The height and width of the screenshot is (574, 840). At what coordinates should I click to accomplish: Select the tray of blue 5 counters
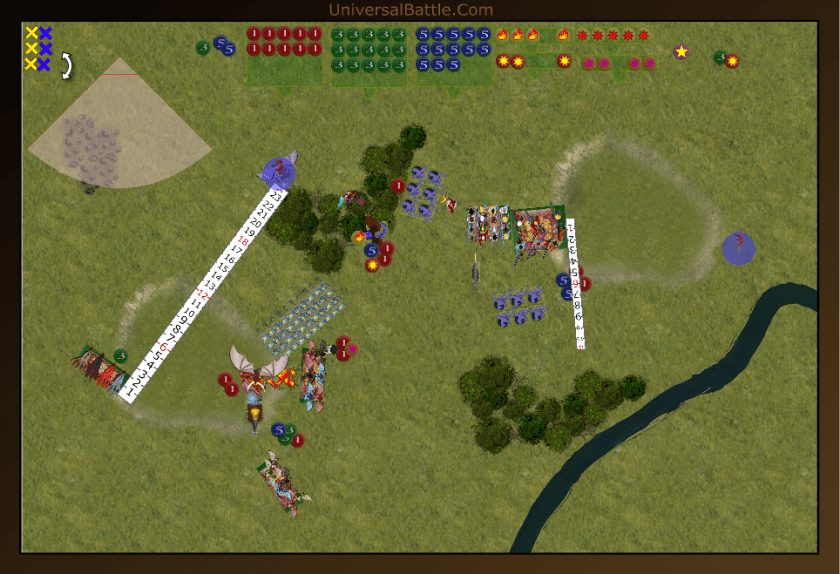453,56
